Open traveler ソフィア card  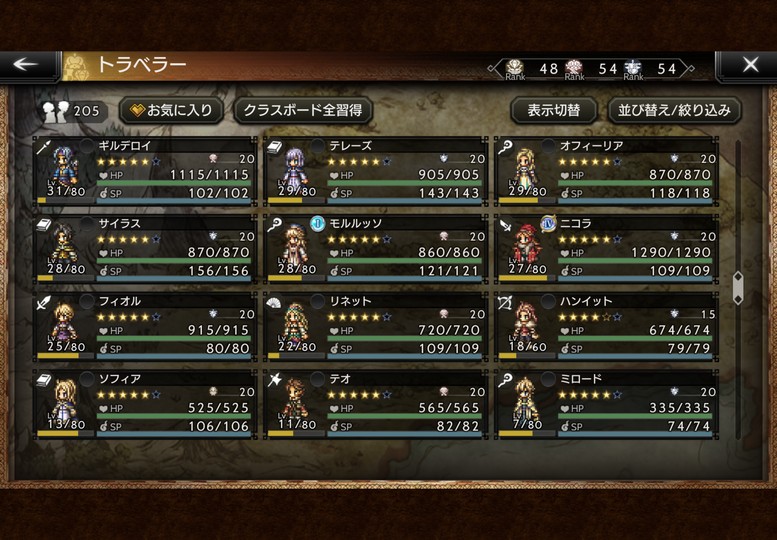pos(145,405)
